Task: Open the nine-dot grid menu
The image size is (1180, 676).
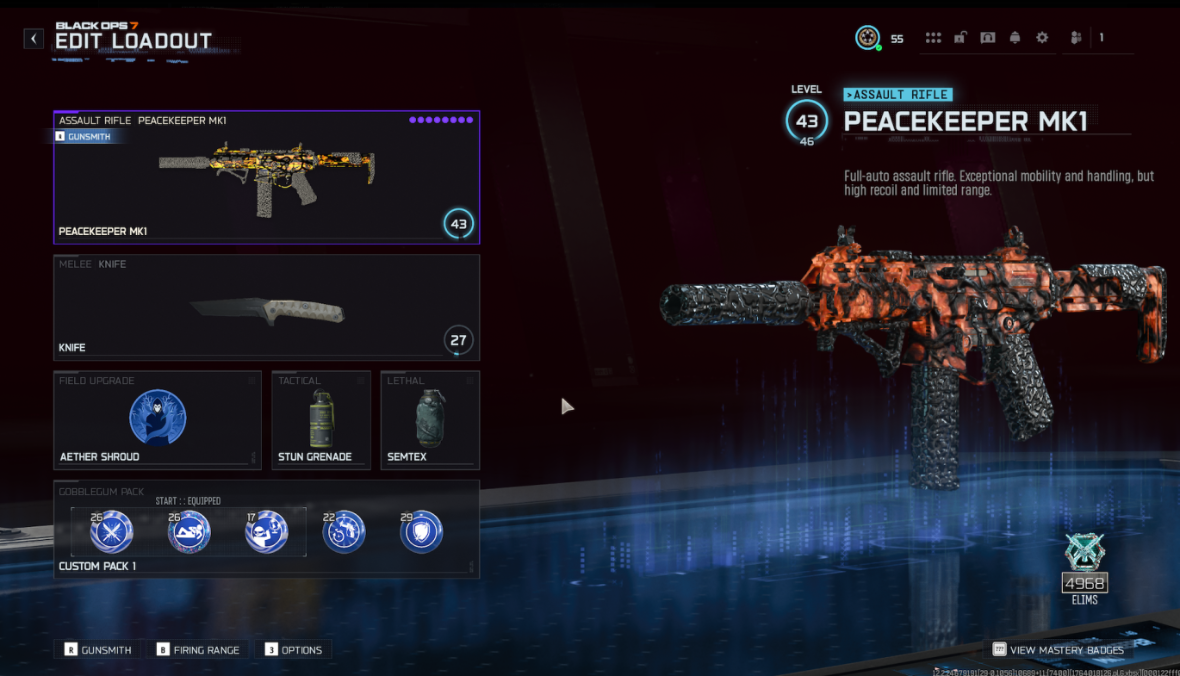Action: pos(933,38)
